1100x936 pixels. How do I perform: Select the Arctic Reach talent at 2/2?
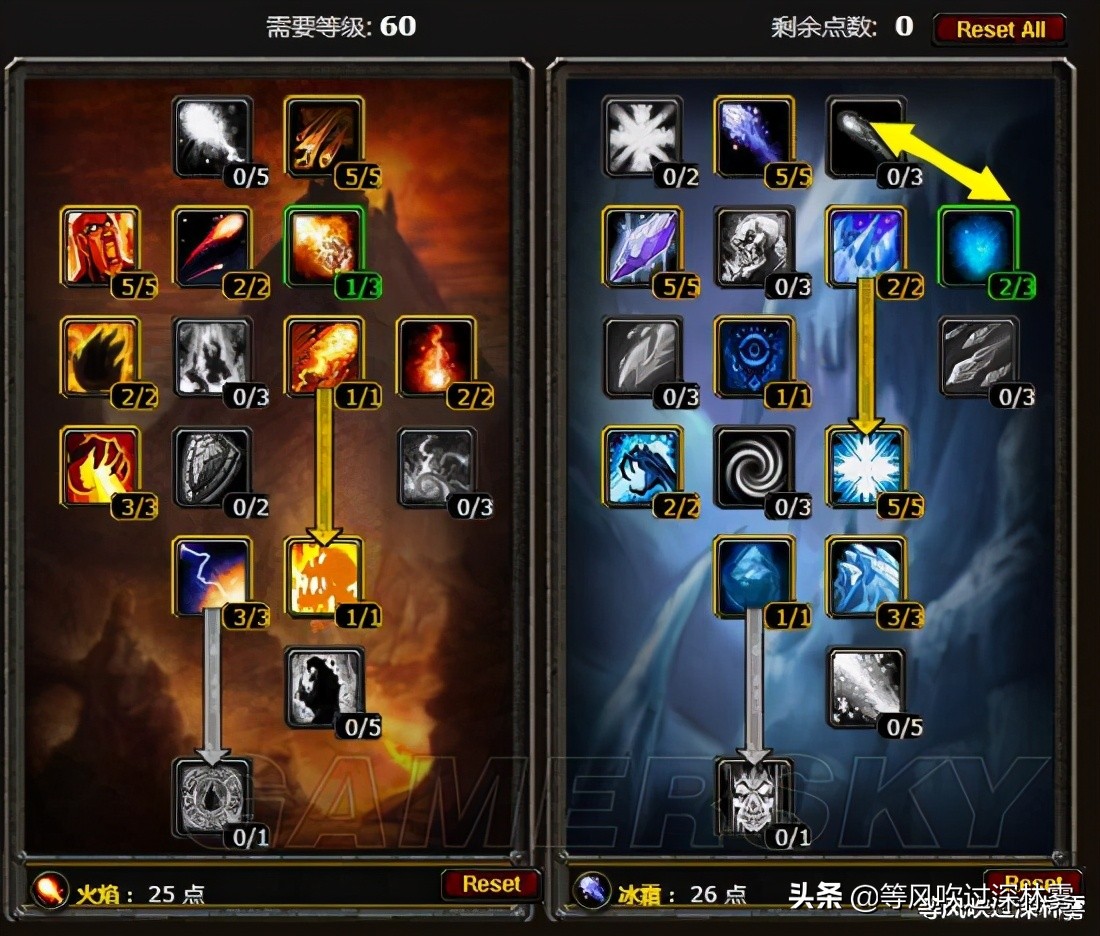tap(641, 466)
